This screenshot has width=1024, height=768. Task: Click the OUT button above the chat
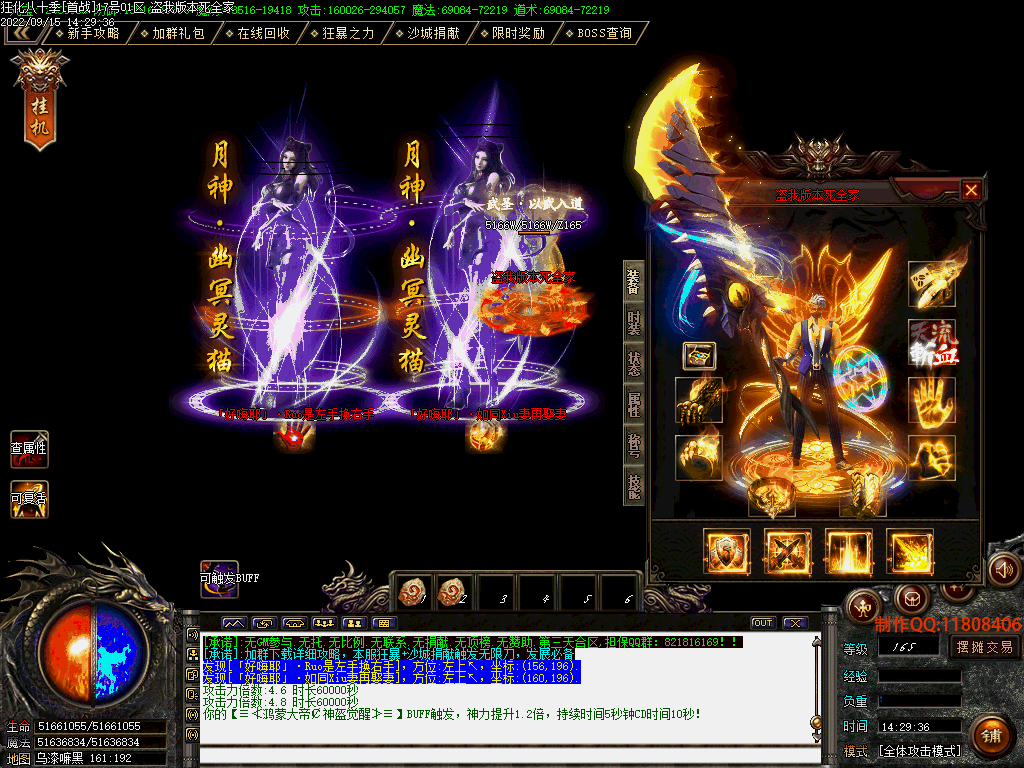763,623
